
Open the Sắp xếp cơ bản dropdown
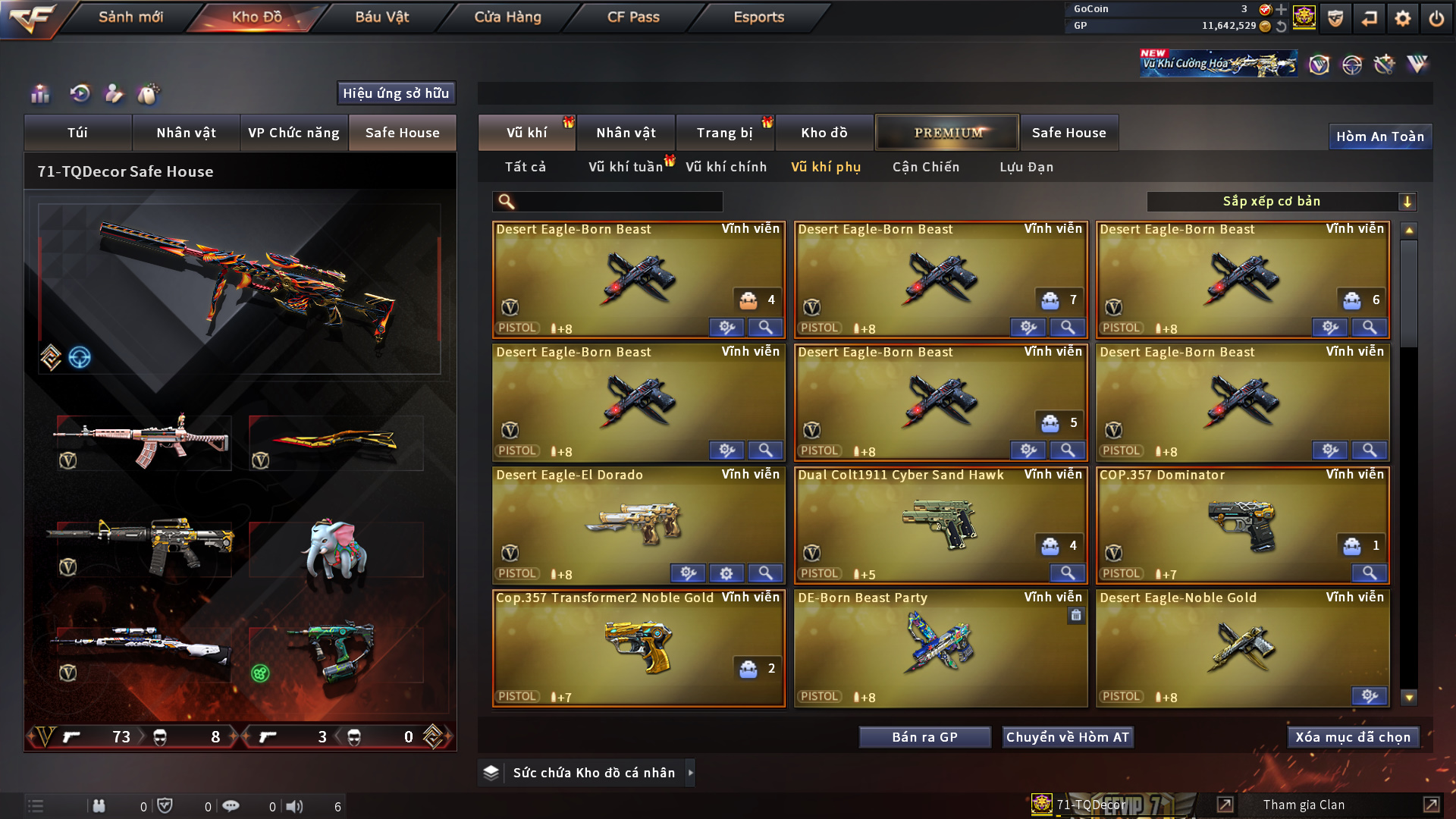(x=1281, y=201)
